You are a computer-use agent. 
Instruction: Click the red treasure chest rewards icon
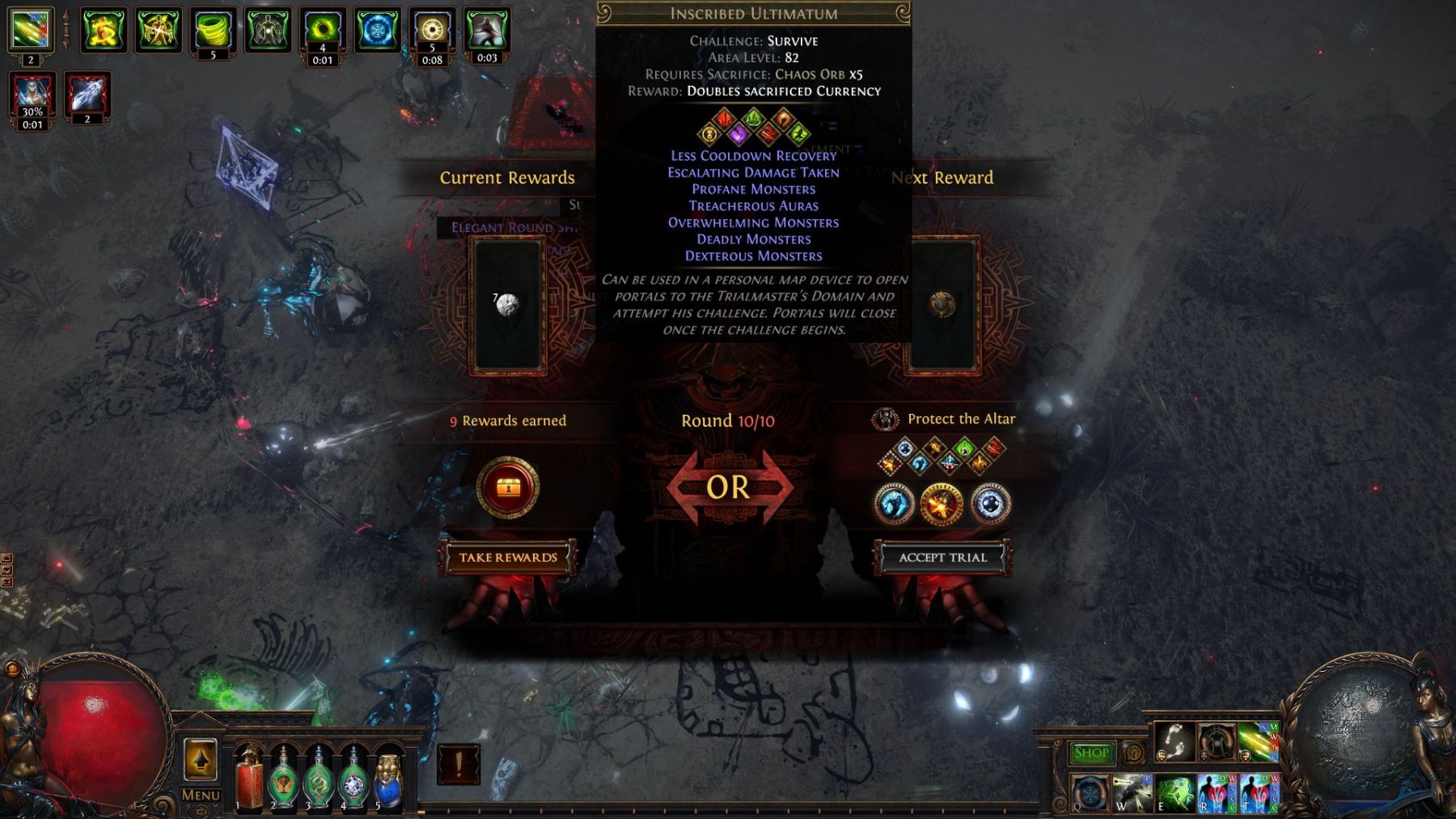click(x=507, y=488)
